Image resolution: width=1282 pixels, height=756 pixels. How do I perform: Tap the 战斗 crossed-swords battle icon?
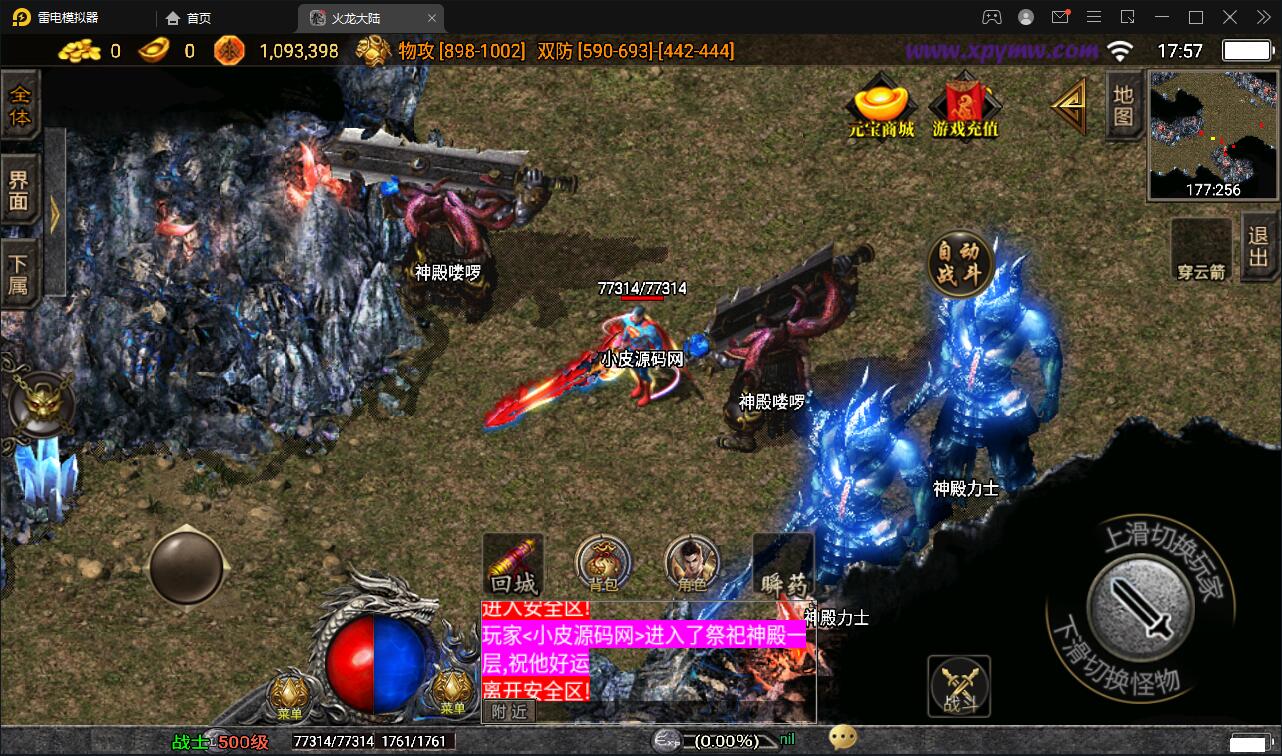pos(957,685)
